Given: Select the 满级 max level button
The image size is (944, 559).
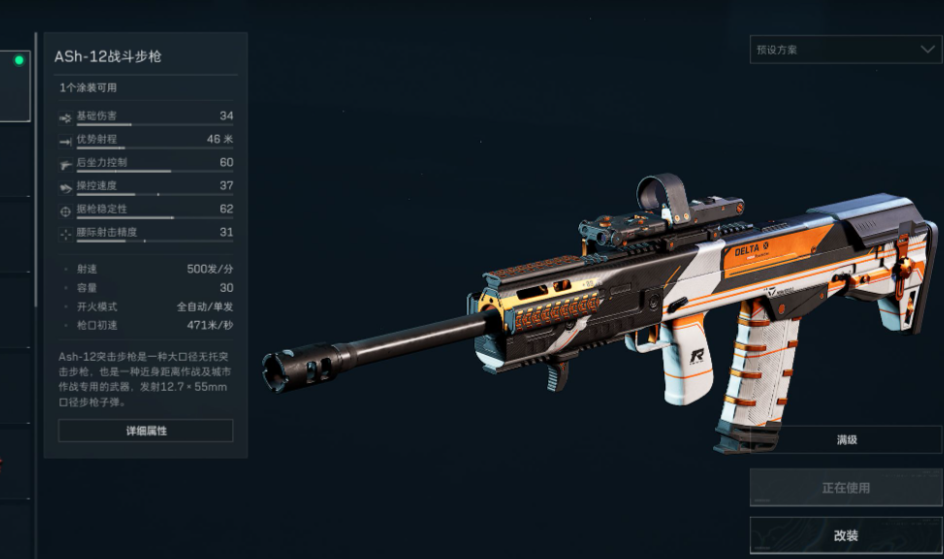Looking at the screenshot, I should (x=845, y=440).
